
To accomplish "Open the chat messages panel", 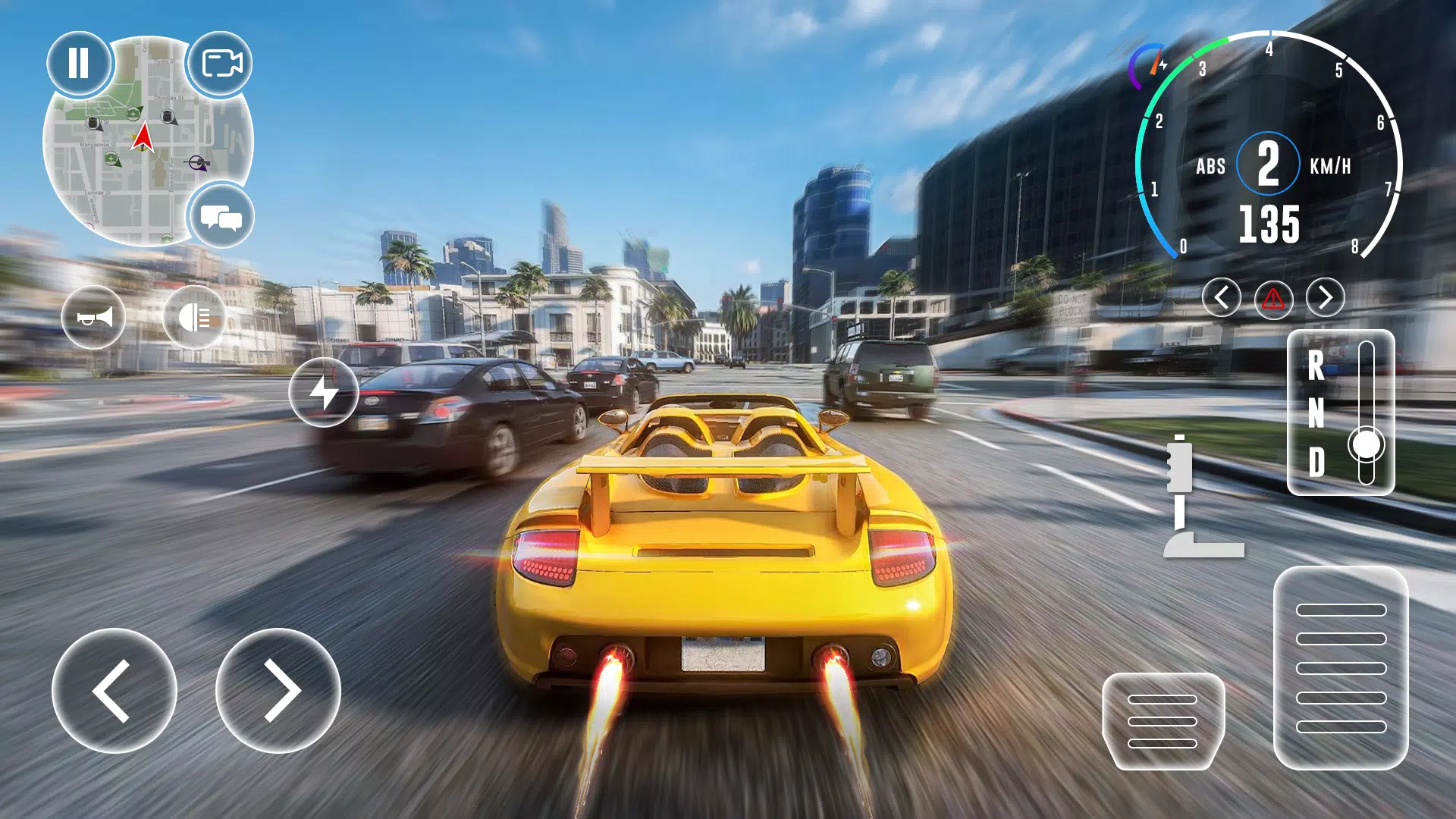I will click(x=223, y=216).
